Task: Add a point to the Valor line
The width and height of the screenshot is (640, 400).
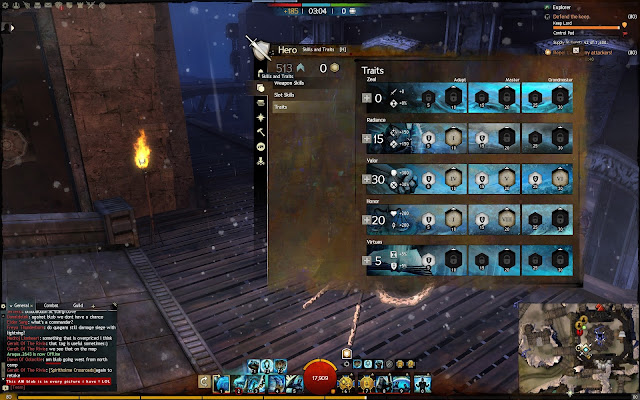Action: point(367,180)
